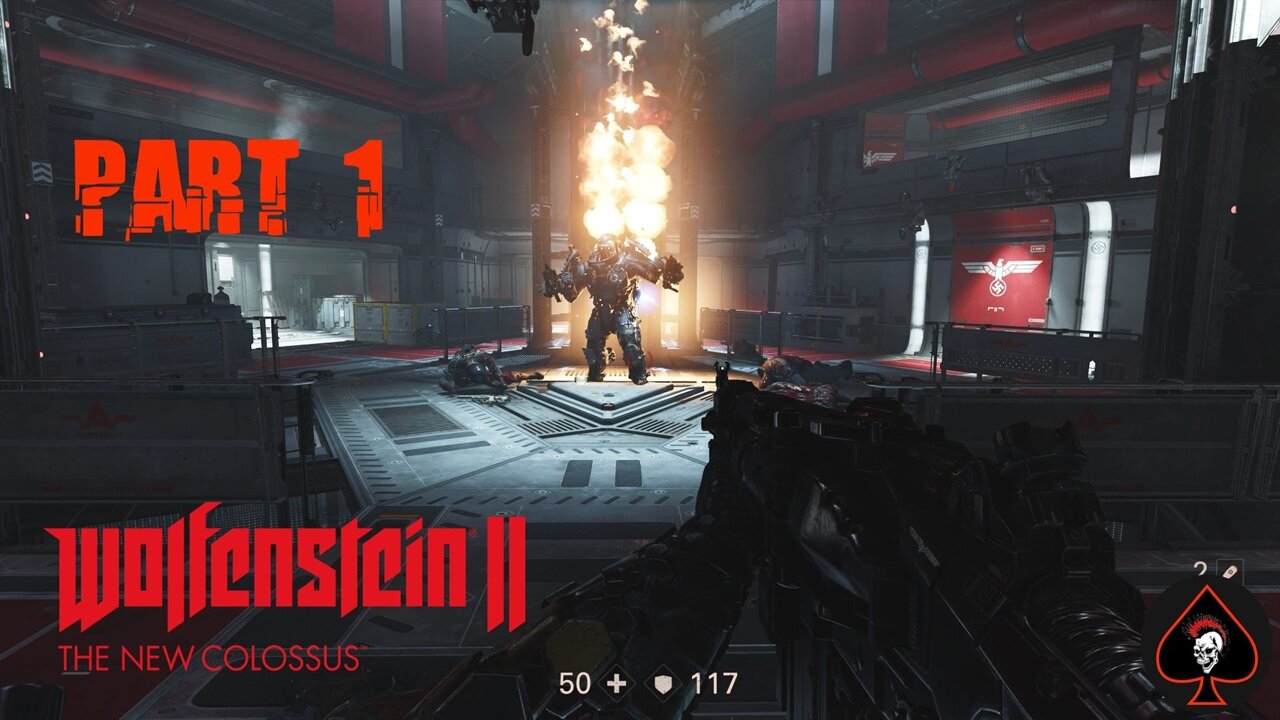1280x720 pixels.
Task: Click the knife icon above the spade logo
Action: click(x=1228, y=570)
